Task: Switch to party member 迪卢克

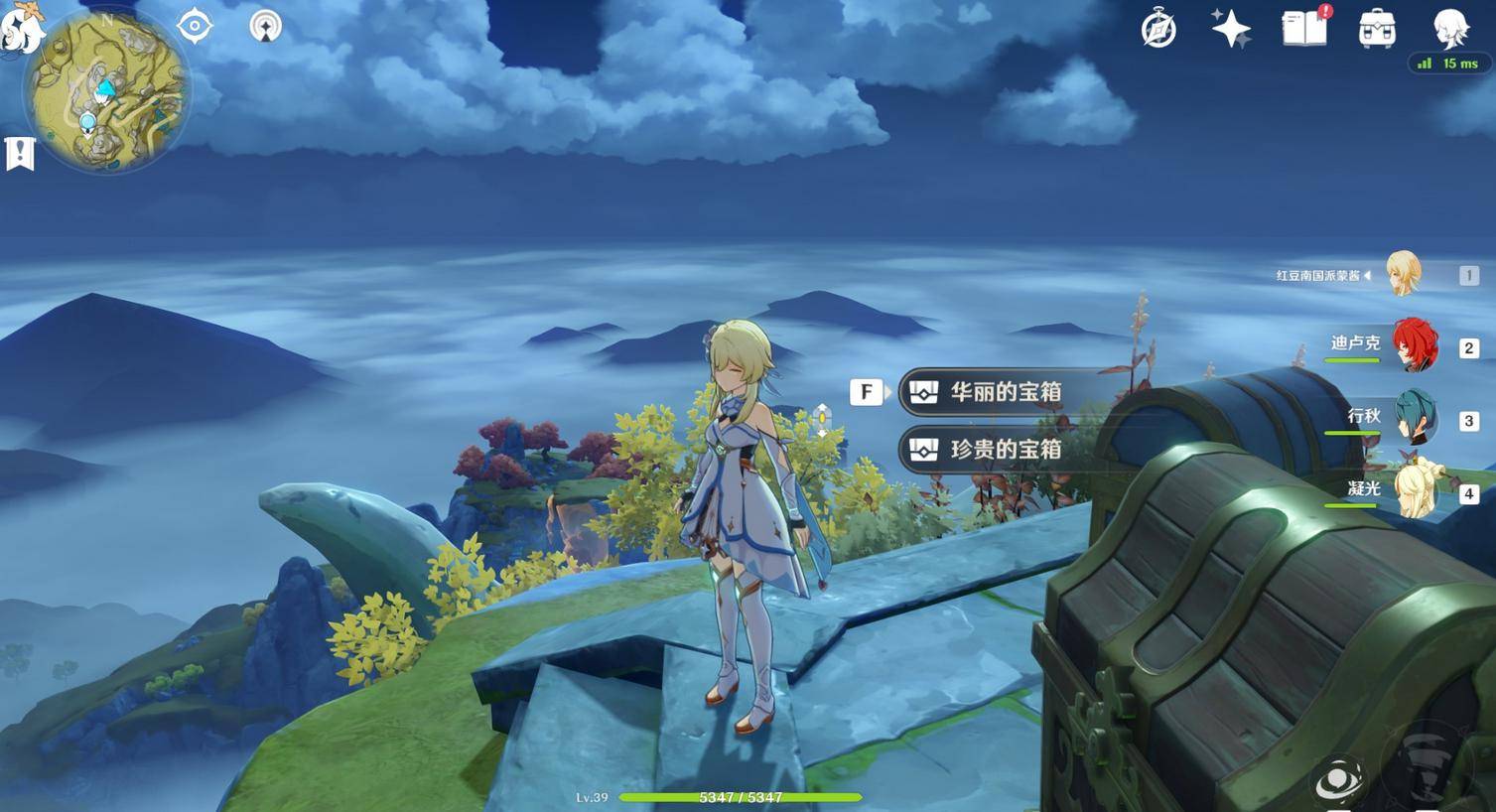Action: coord(1414,346)
